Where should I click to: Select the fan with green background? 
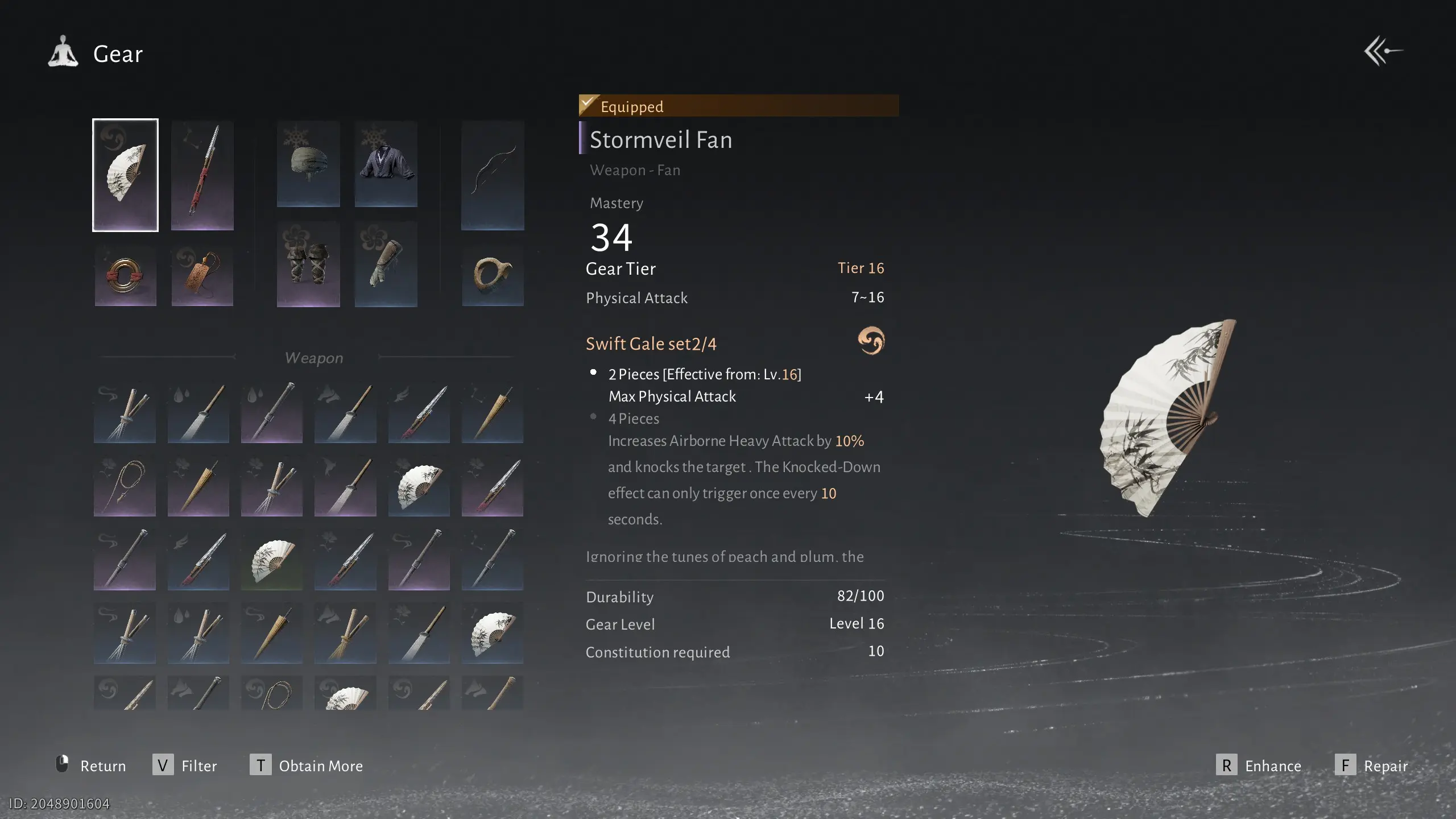tap(272, 561)
